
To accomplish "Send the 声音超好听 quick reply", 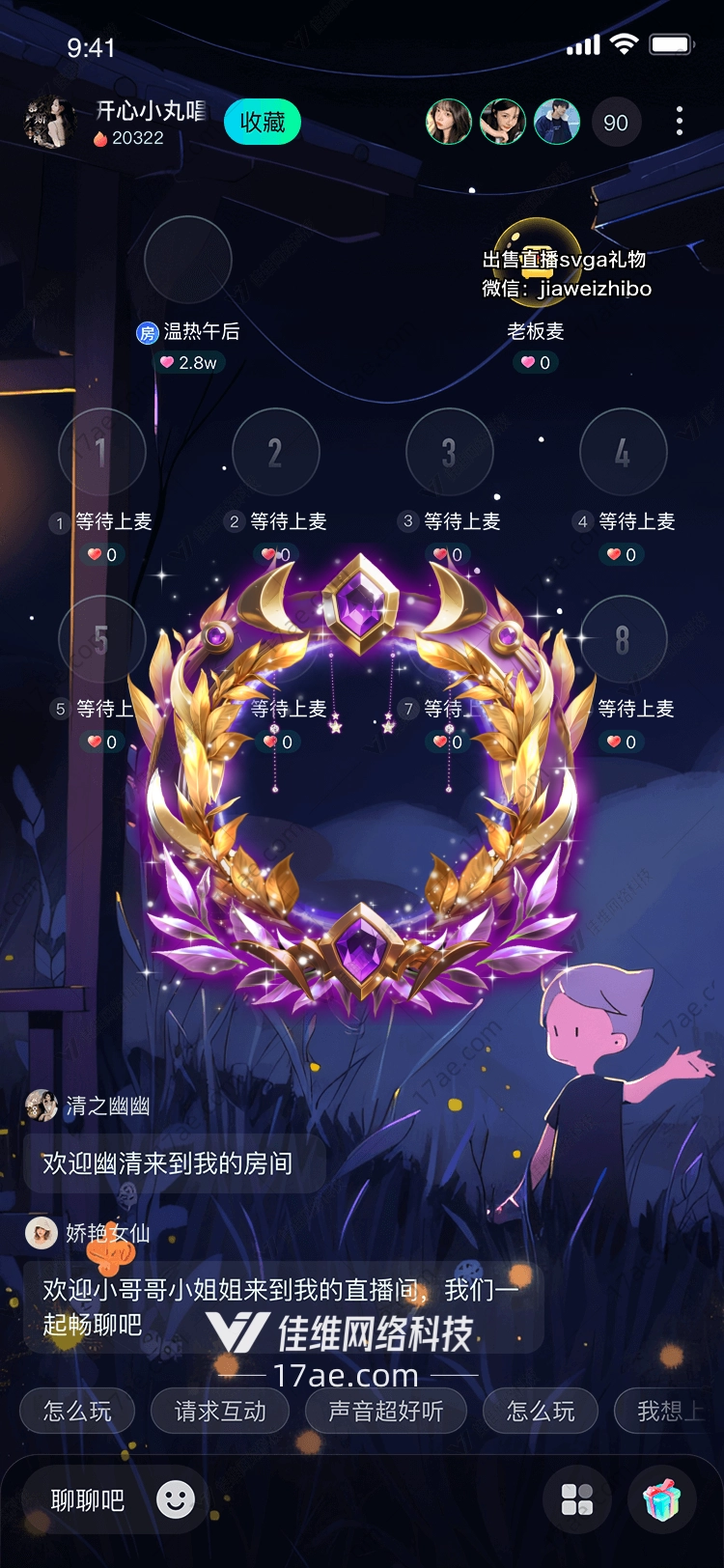I will (385, 1412).
